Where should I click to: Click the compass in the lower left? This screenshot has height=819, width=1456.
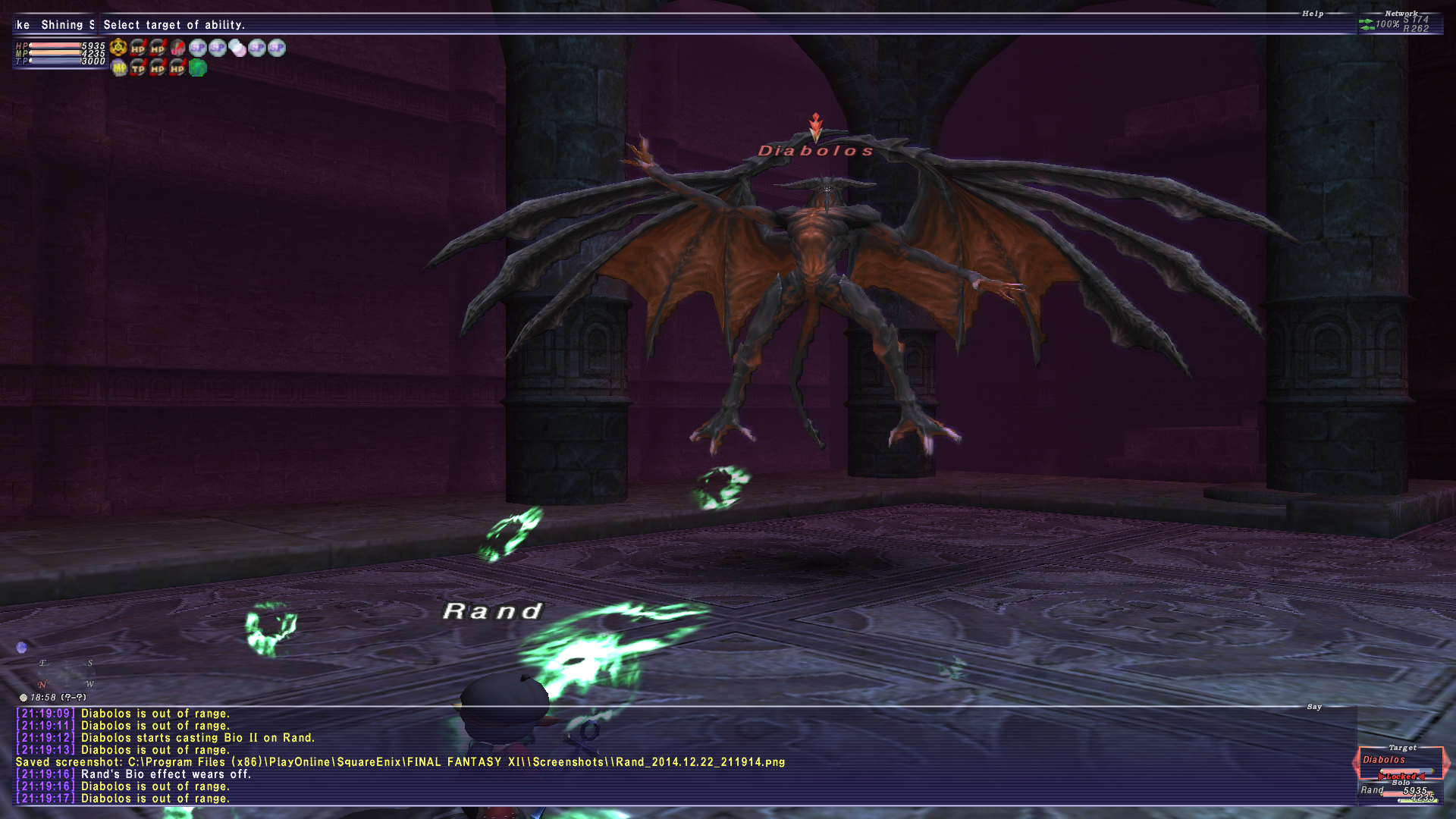66,673
